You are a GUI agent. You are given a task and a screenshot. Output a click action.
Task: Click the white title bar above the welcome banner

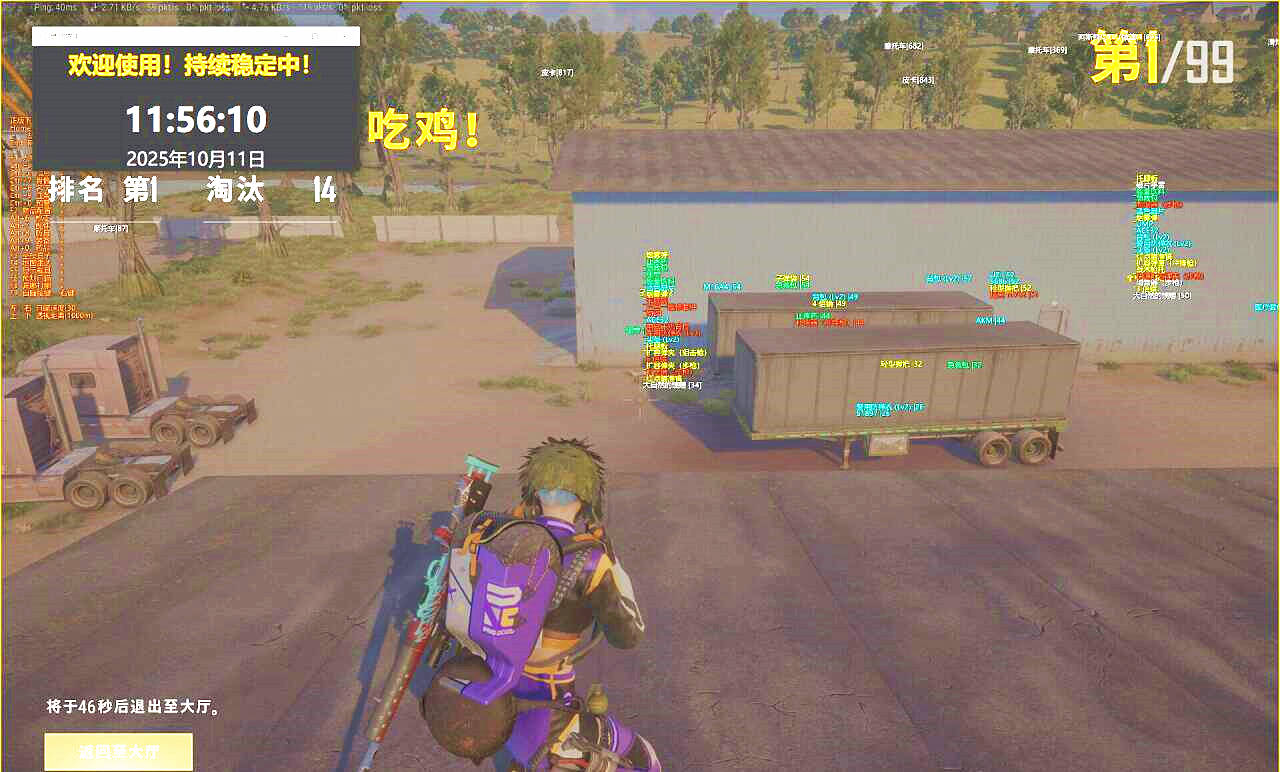click(196, 35)
